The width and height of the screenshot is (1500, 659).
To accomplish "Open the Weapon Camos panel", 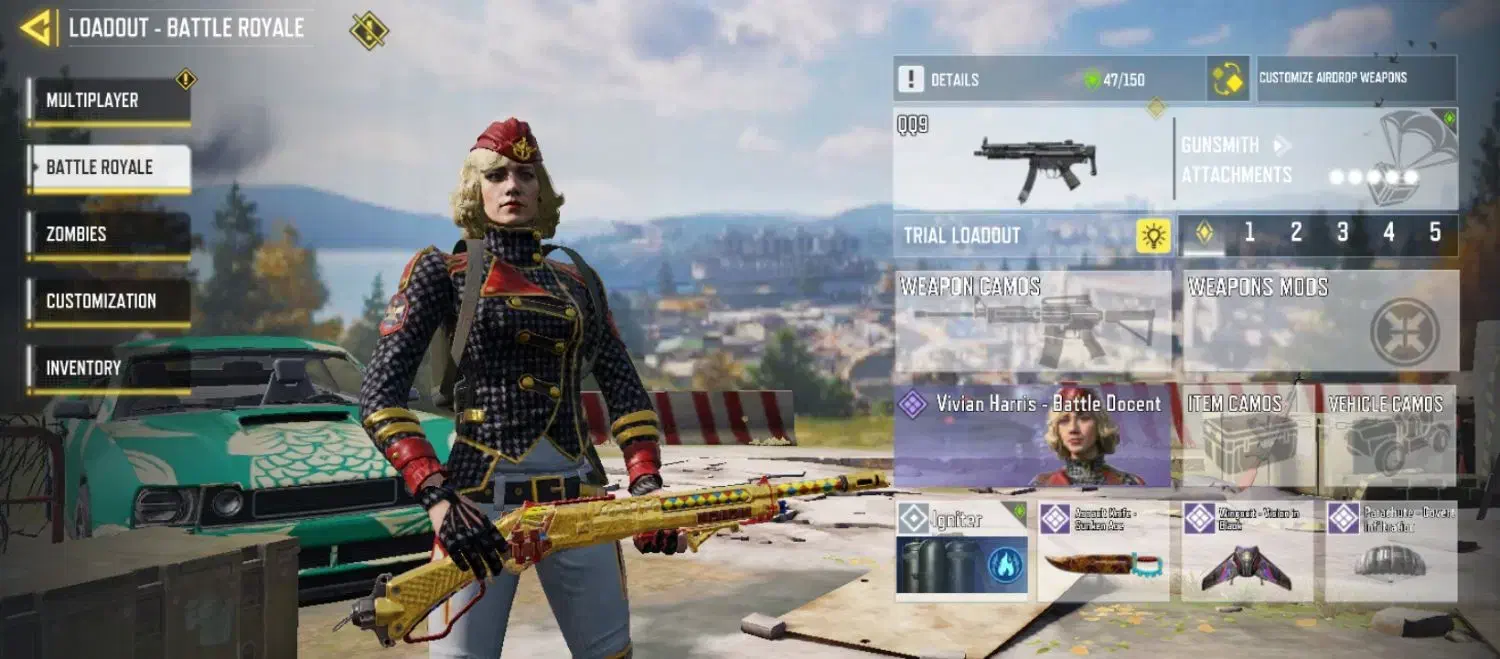I will click(1032, 322).
